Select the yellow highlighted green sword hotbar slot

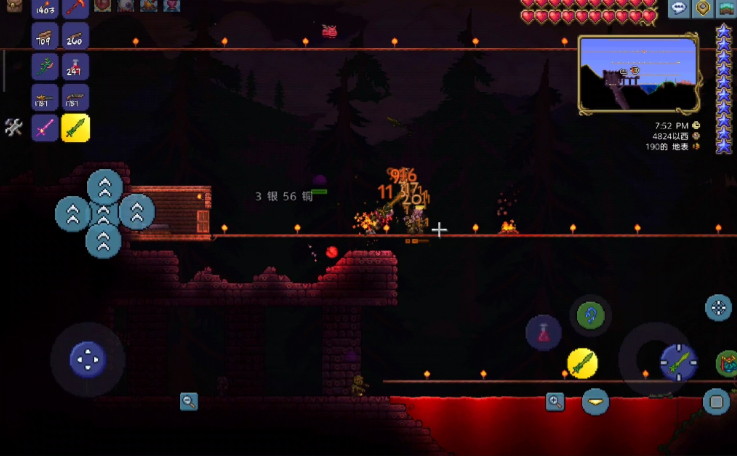(x=75, y=128)
